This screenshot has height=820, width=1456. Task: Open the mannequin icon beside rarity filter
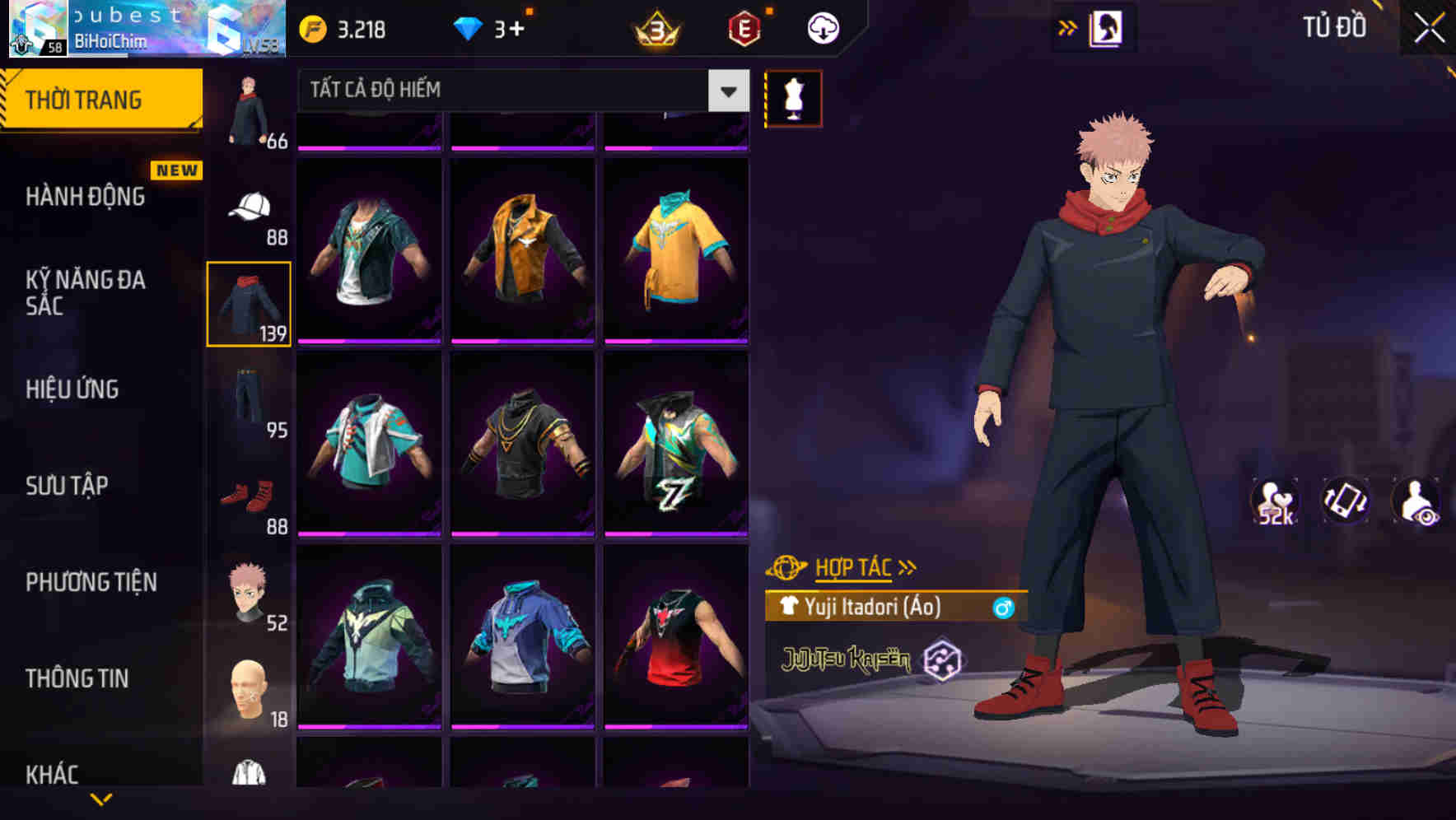pyautogui.click(x=793, y=97)
